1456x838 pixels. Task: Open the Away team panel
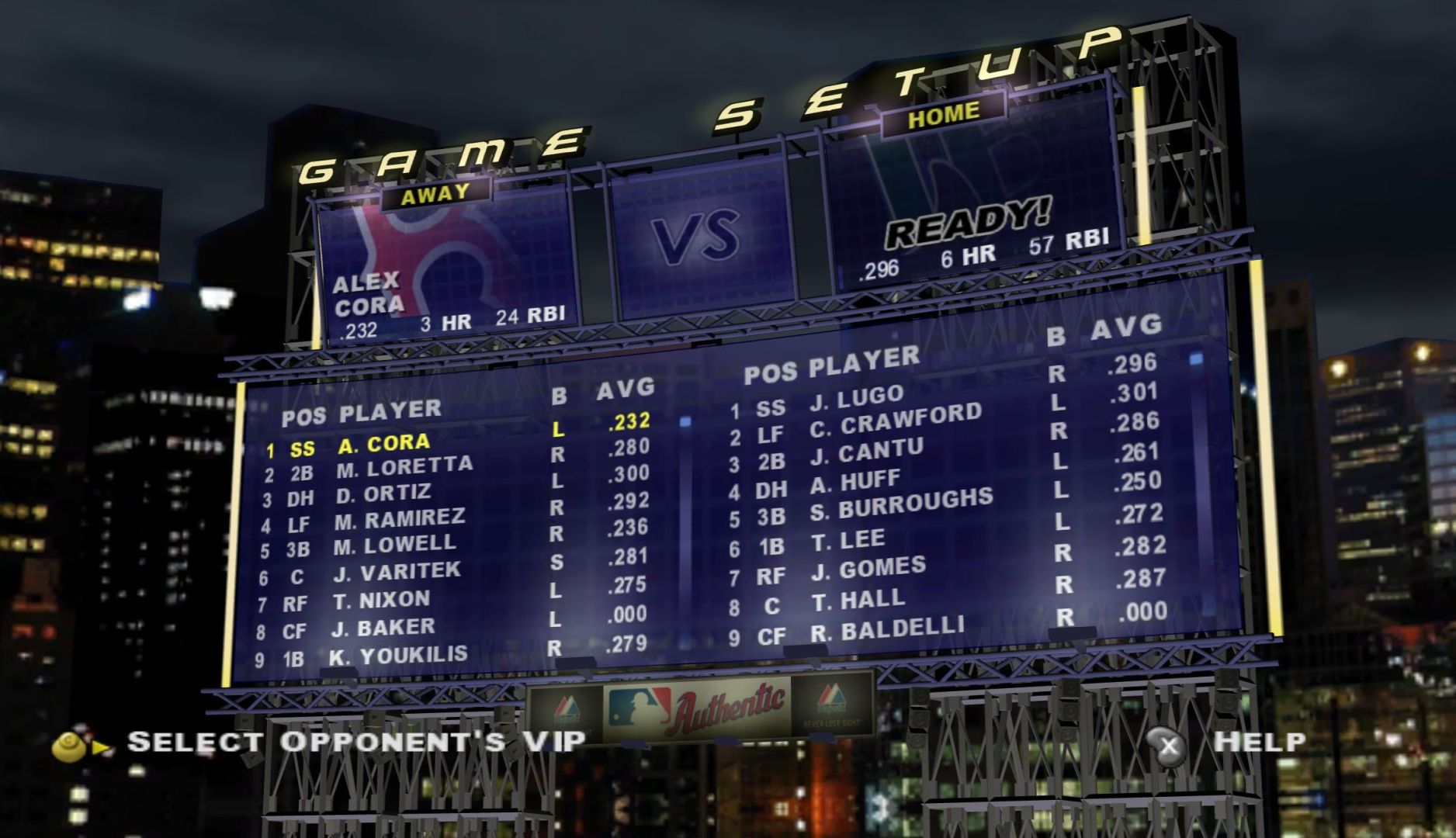[445, 264]
